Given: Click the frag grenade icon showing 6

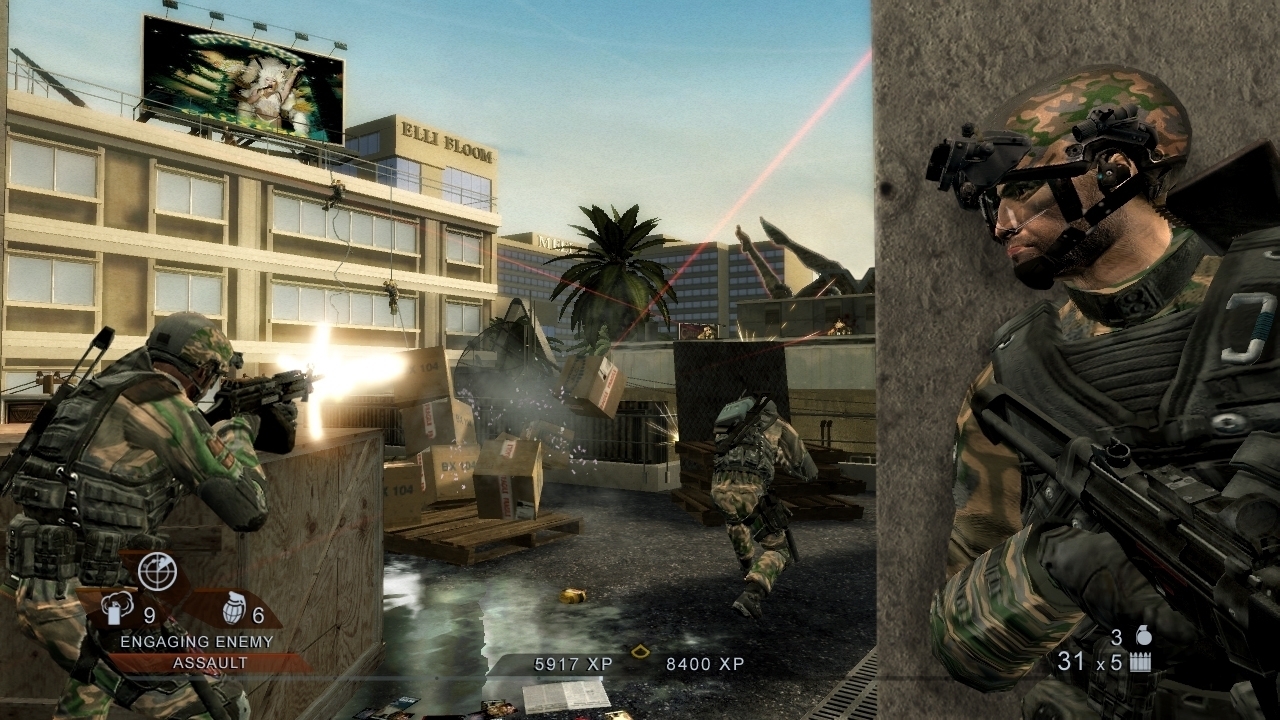Looking at the screenshot, I should coord(236,608).
